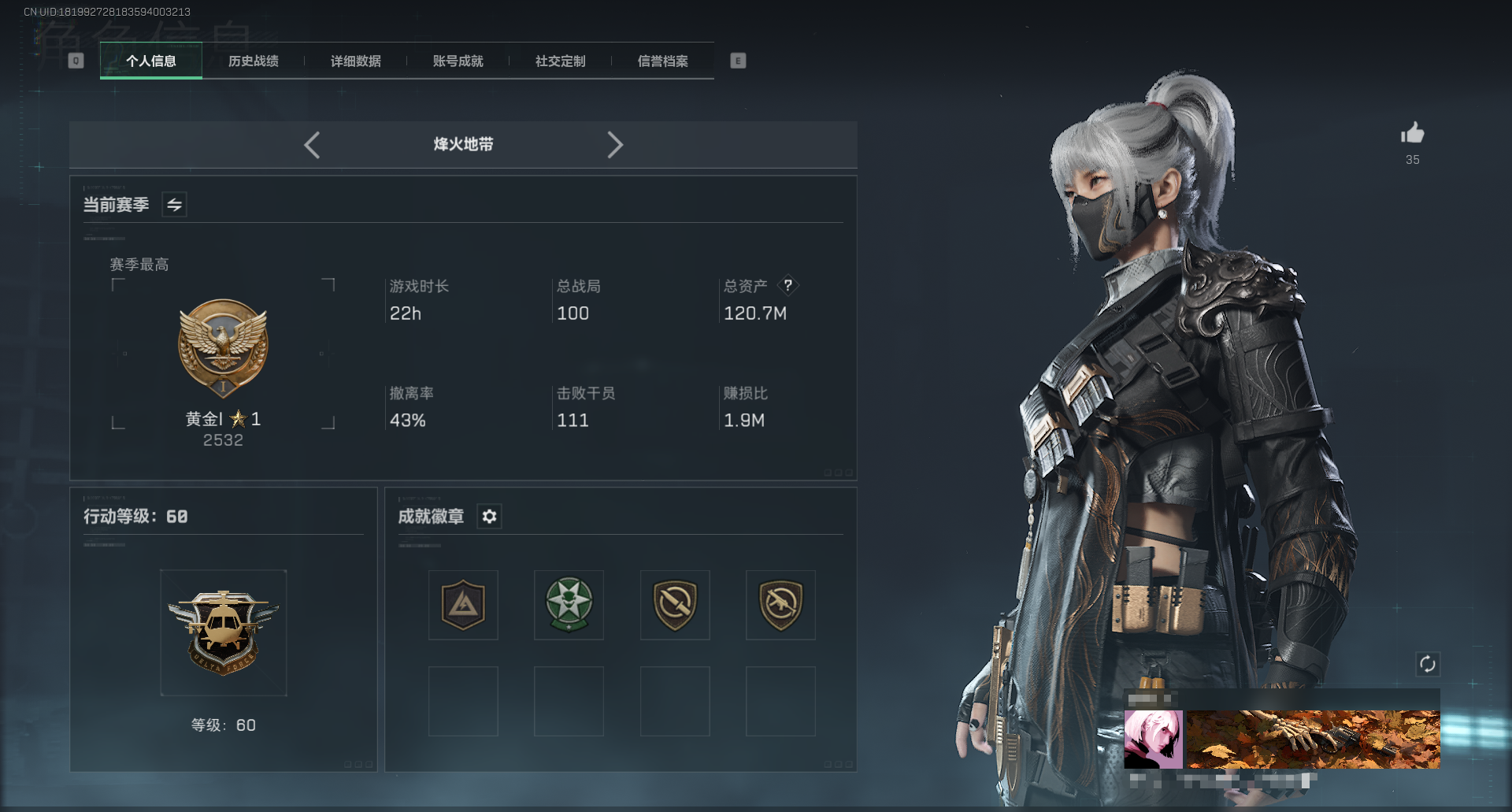
Task: Show the 账号成就 tab
Action: click(x=458, y=61)
